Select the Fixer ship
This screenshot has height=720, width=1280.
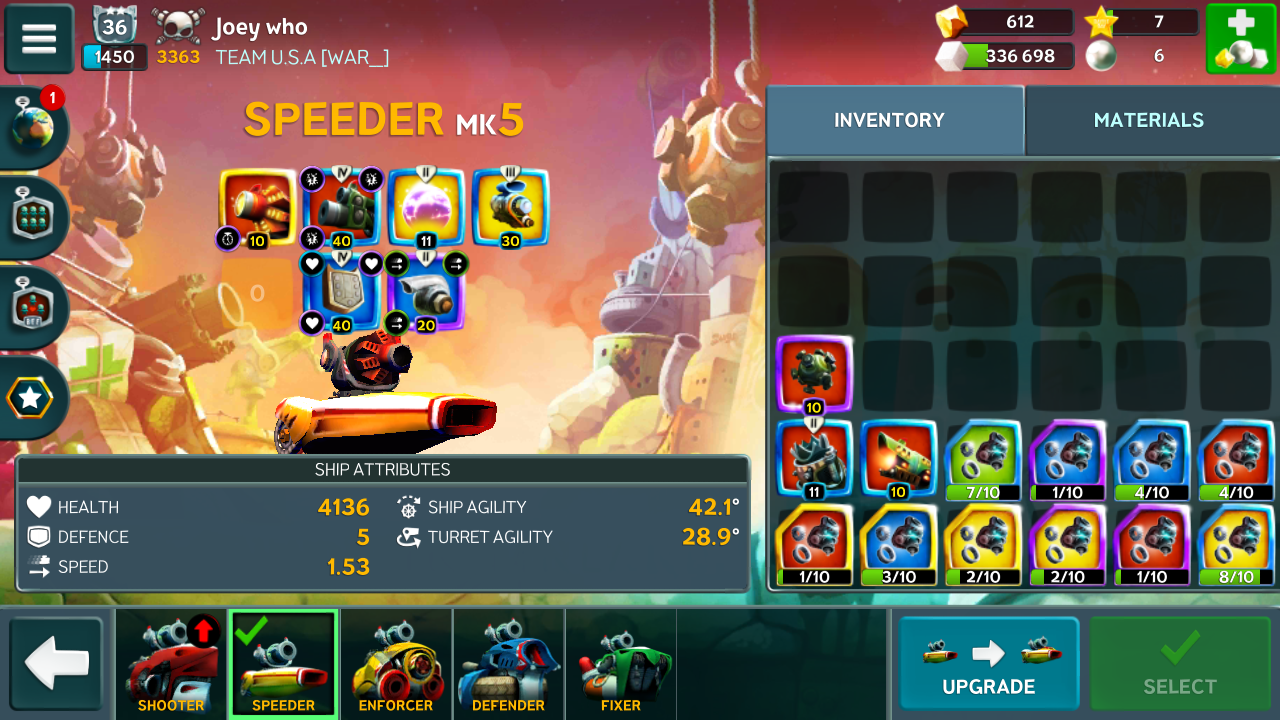[x=620, y=663]
